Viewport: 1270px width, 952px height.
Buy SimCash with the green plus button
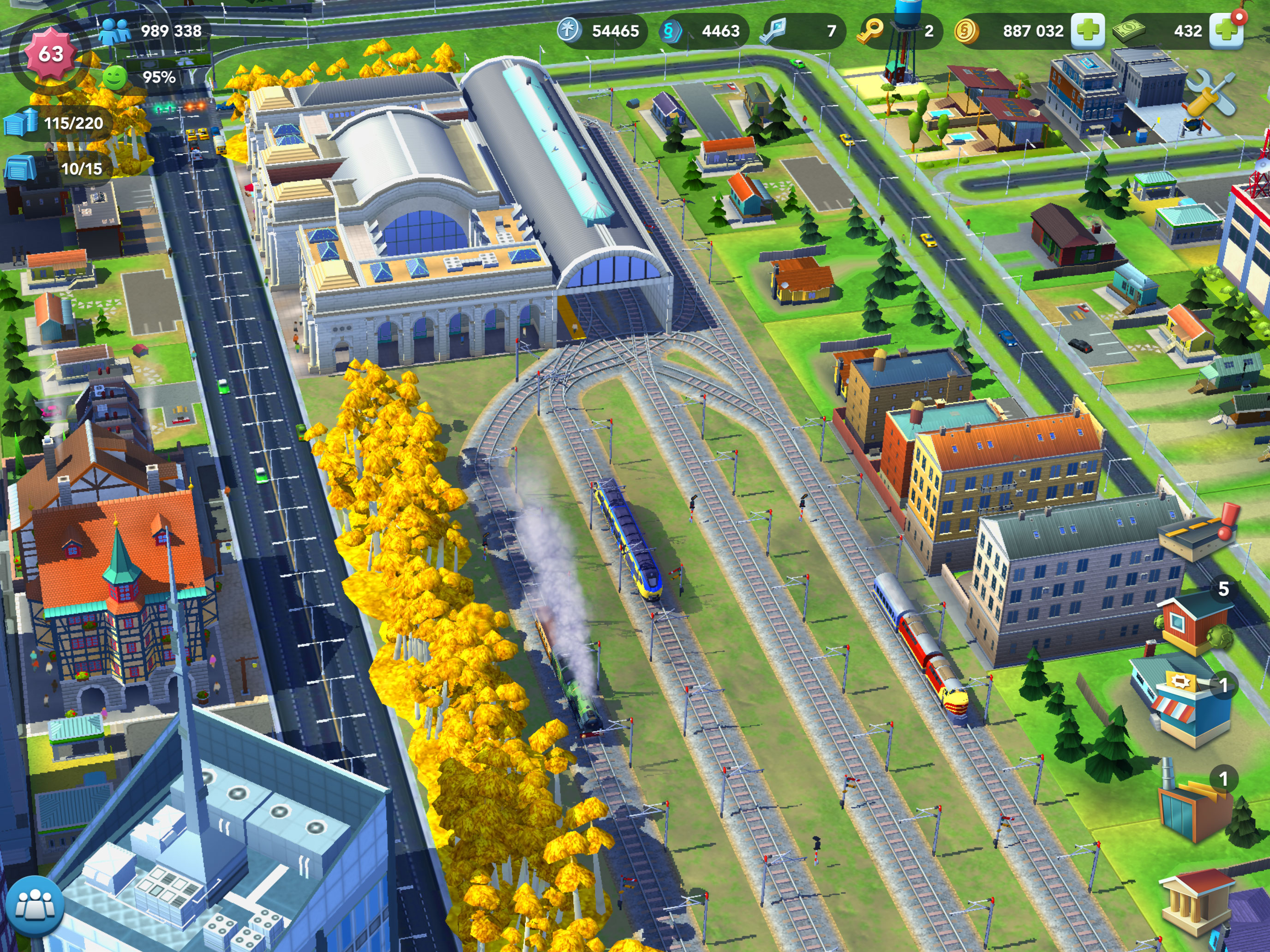click(1226, 30)
